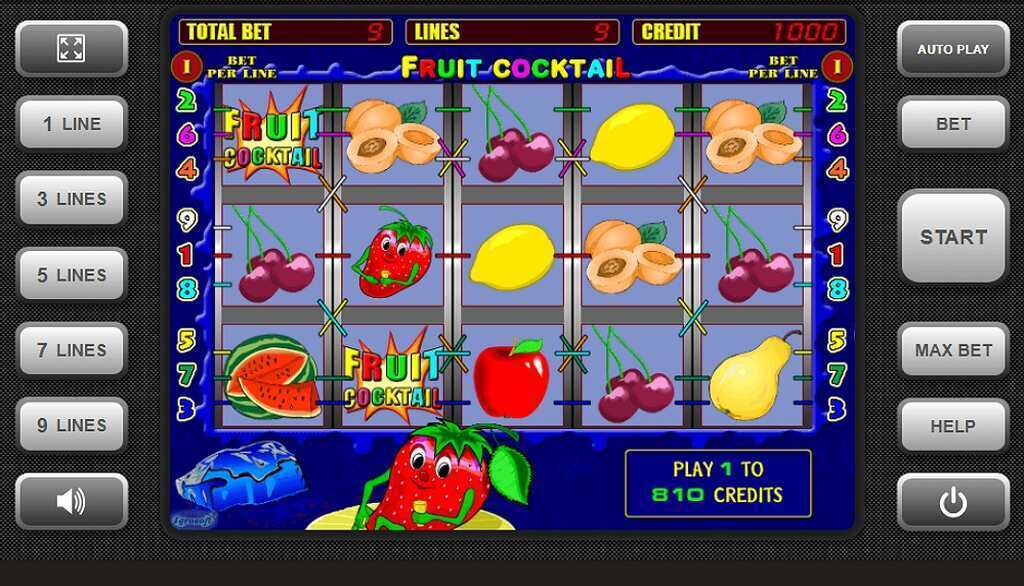Image resolution: width=1024 pixels, height=586 pixels.
Task: Select the 1 Line option
Action: [71, 124]
